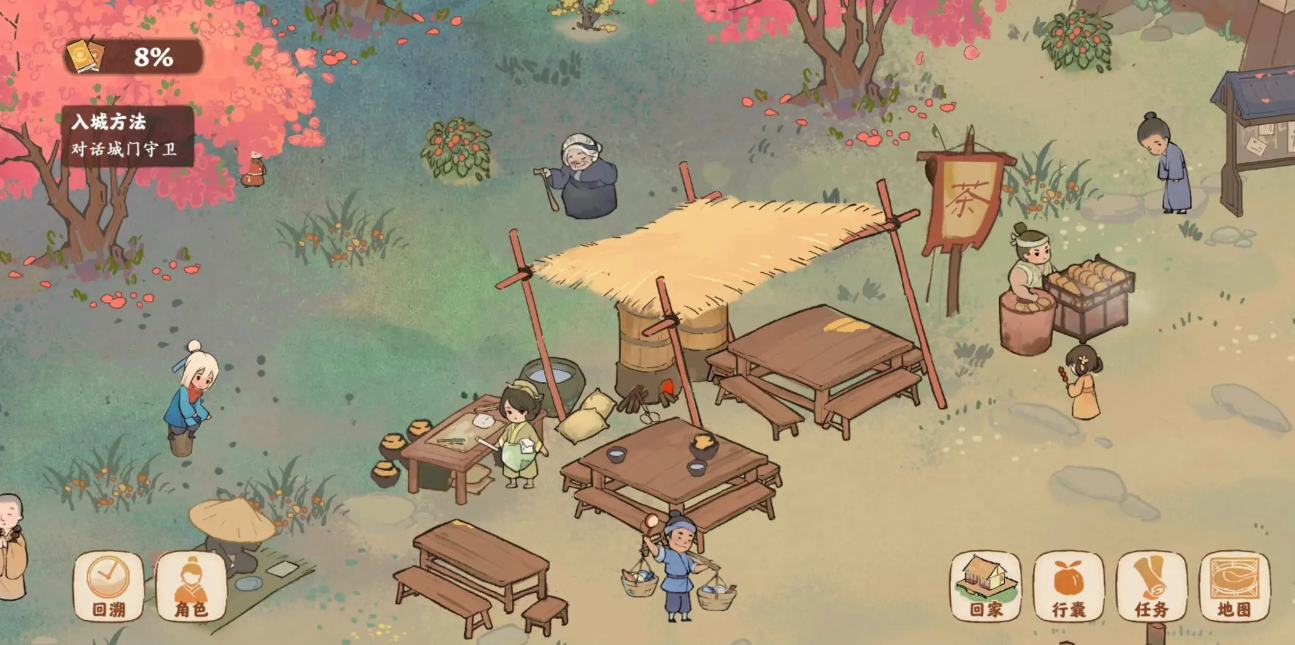Open the 回溯 rewind clock button
The image size is (1295, 645).
click(x=108, y=586)
